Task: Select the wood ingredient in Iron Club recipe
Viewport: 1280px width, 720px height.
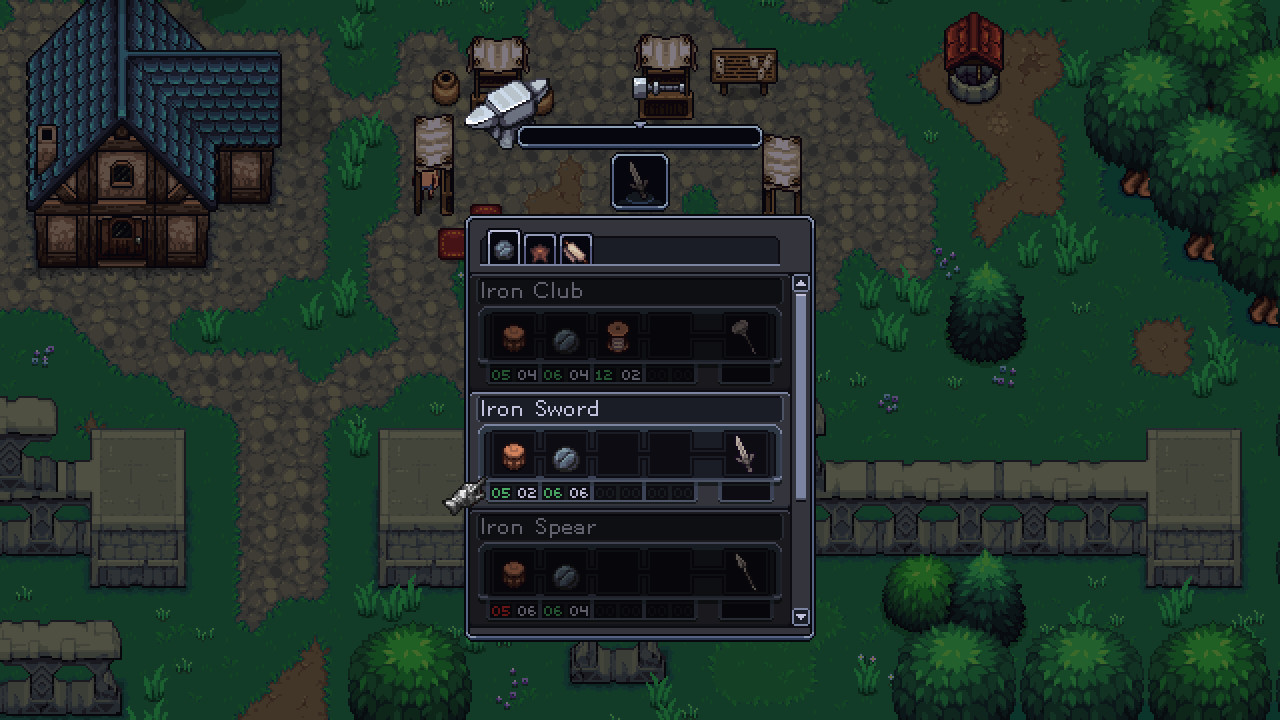Action: coord(512,335)
